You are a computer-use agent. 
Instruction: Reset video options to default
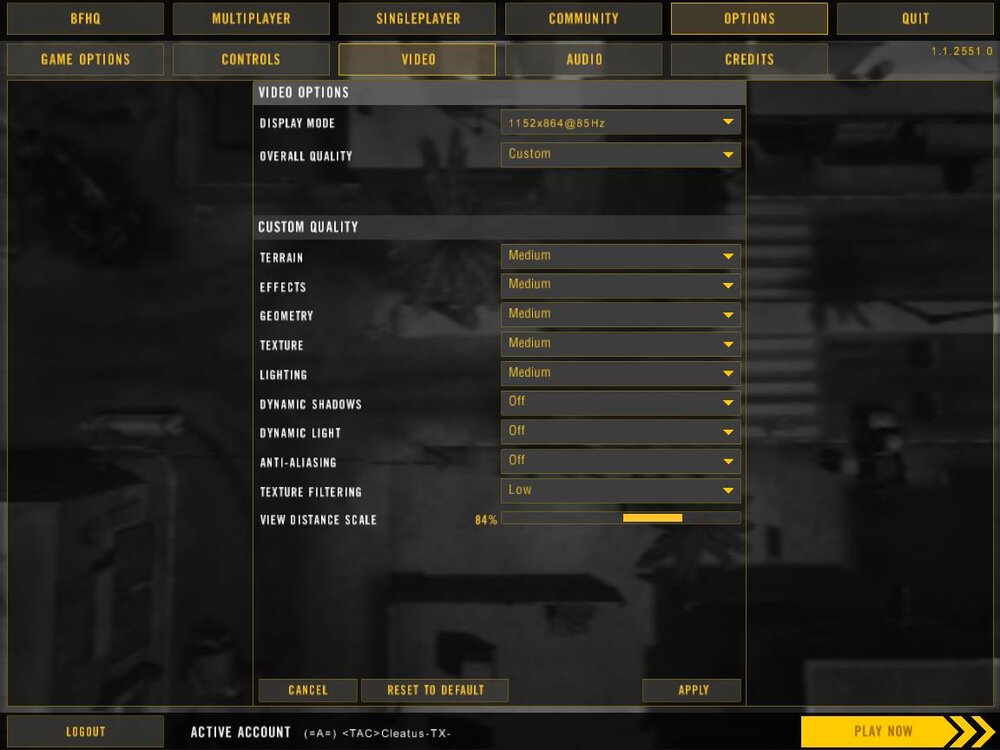click(434, 690)
